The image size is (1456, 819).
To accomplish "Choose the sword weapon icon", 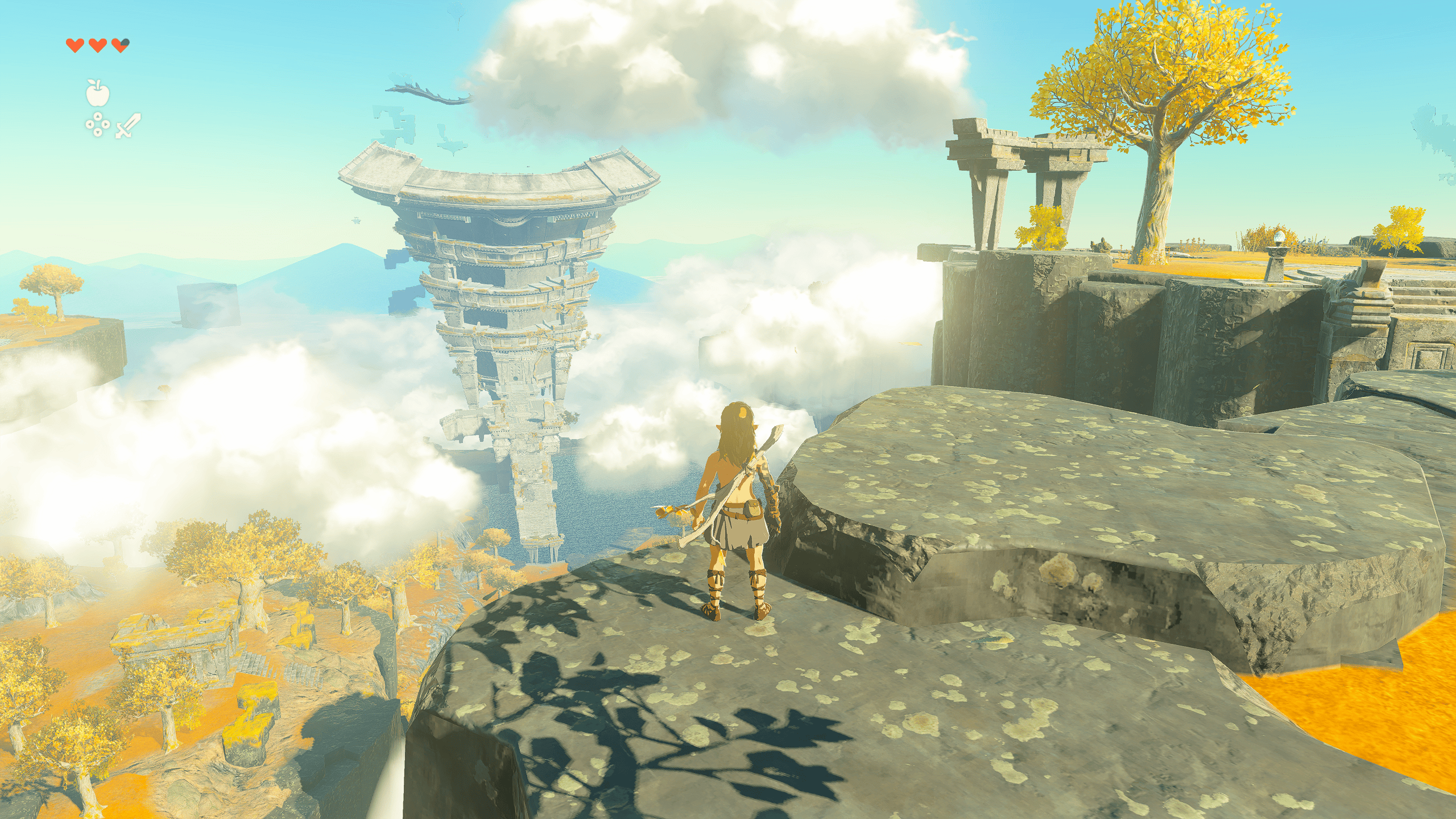I will [128, 126].
